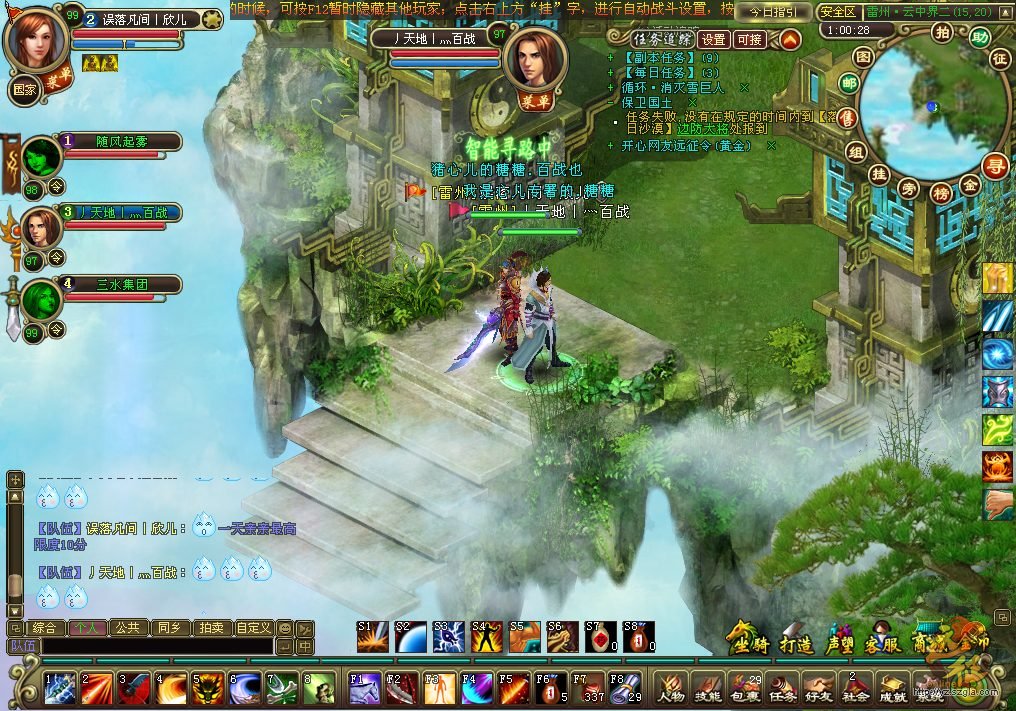Open the 榜 rankings button
Screen dimensions: 1016x711
(x=940, y=193)
